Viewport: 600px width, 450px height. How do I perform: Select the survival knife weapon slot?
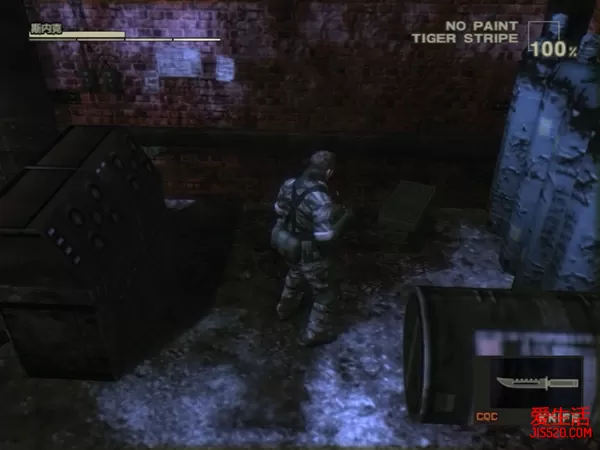tap(535, 385)
